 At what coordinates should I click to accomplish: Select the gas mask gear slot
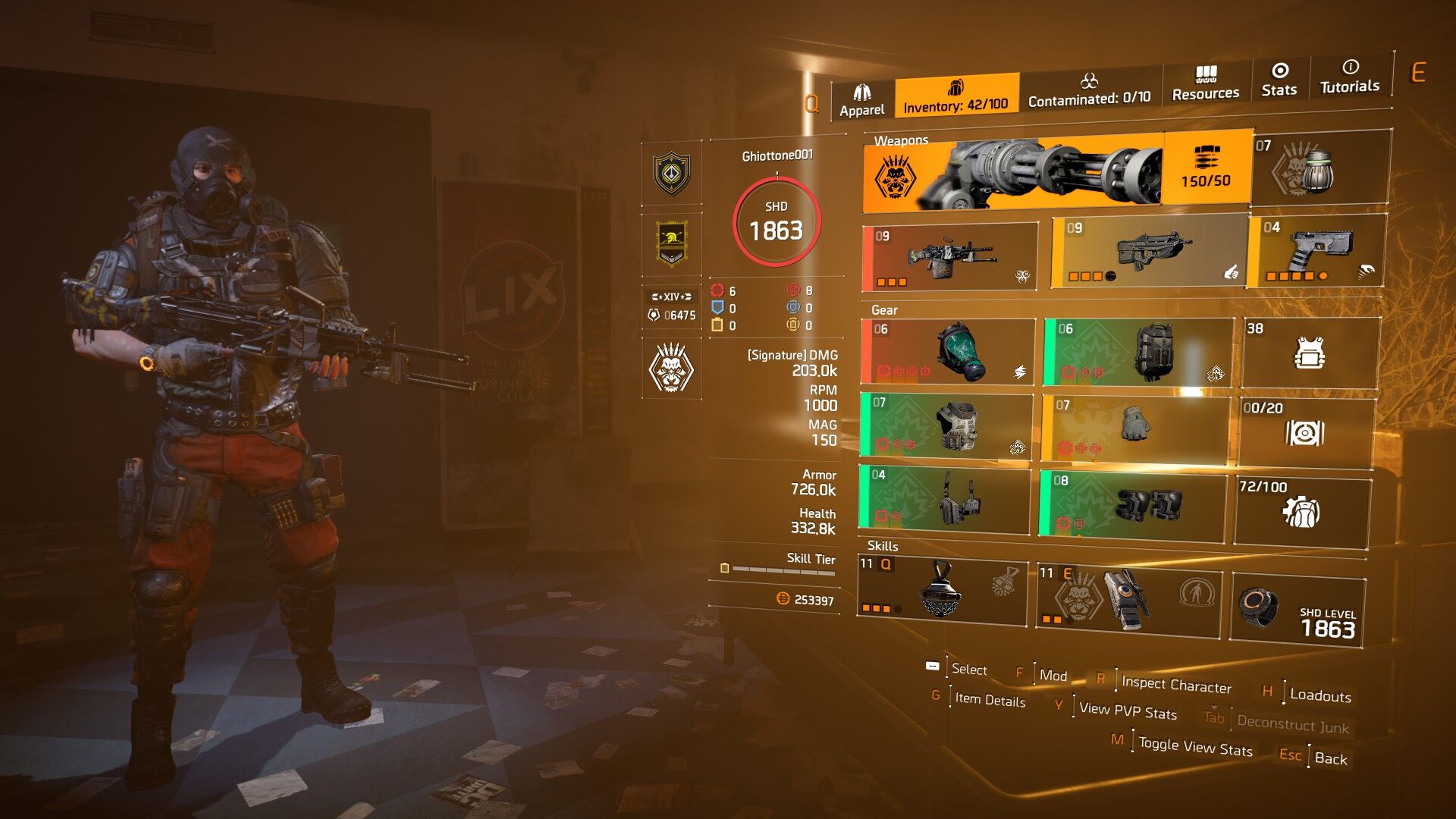point(948,352)
